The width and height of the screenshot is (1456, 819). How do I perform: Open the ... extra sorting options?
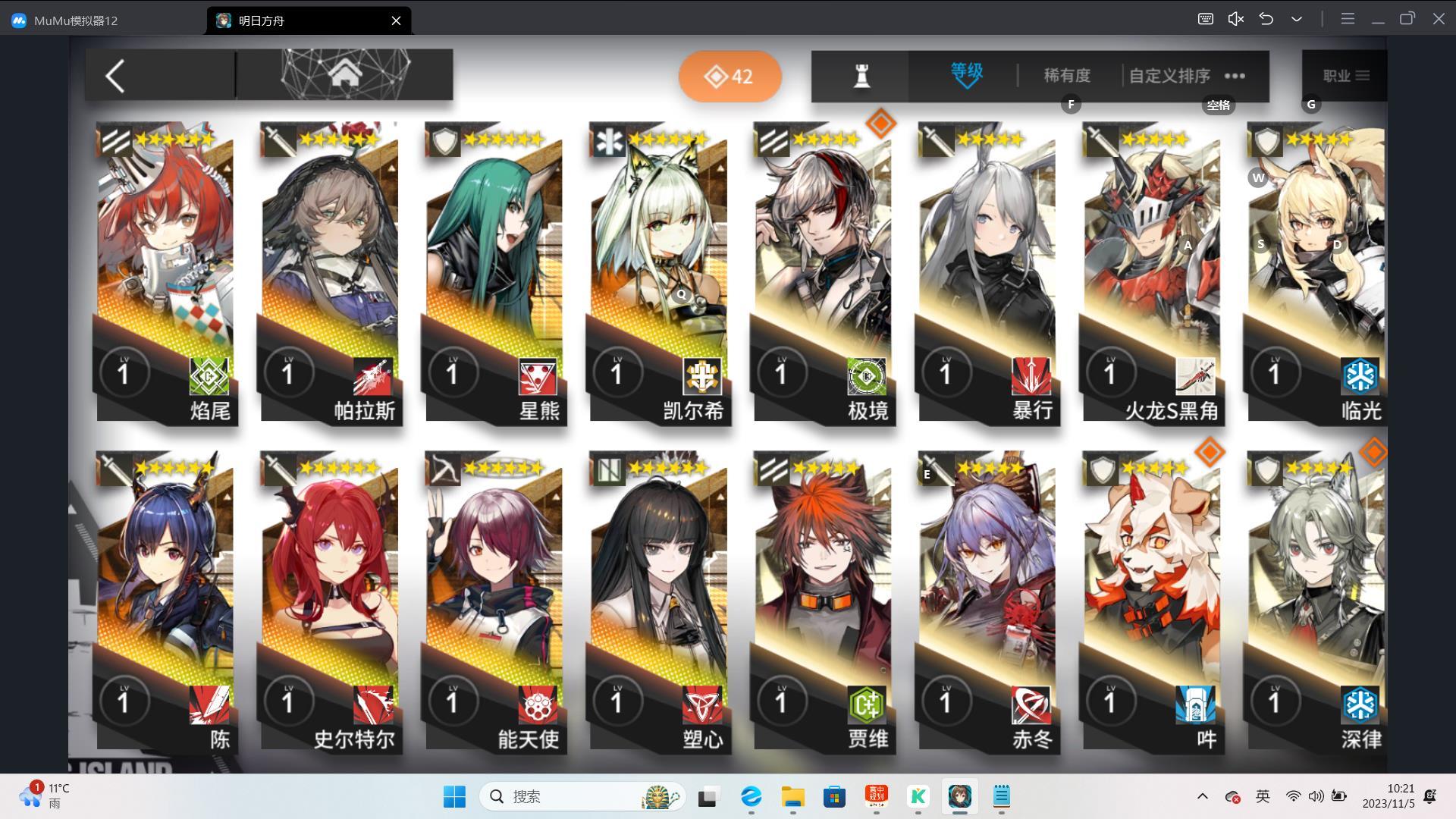[1235, 75]
